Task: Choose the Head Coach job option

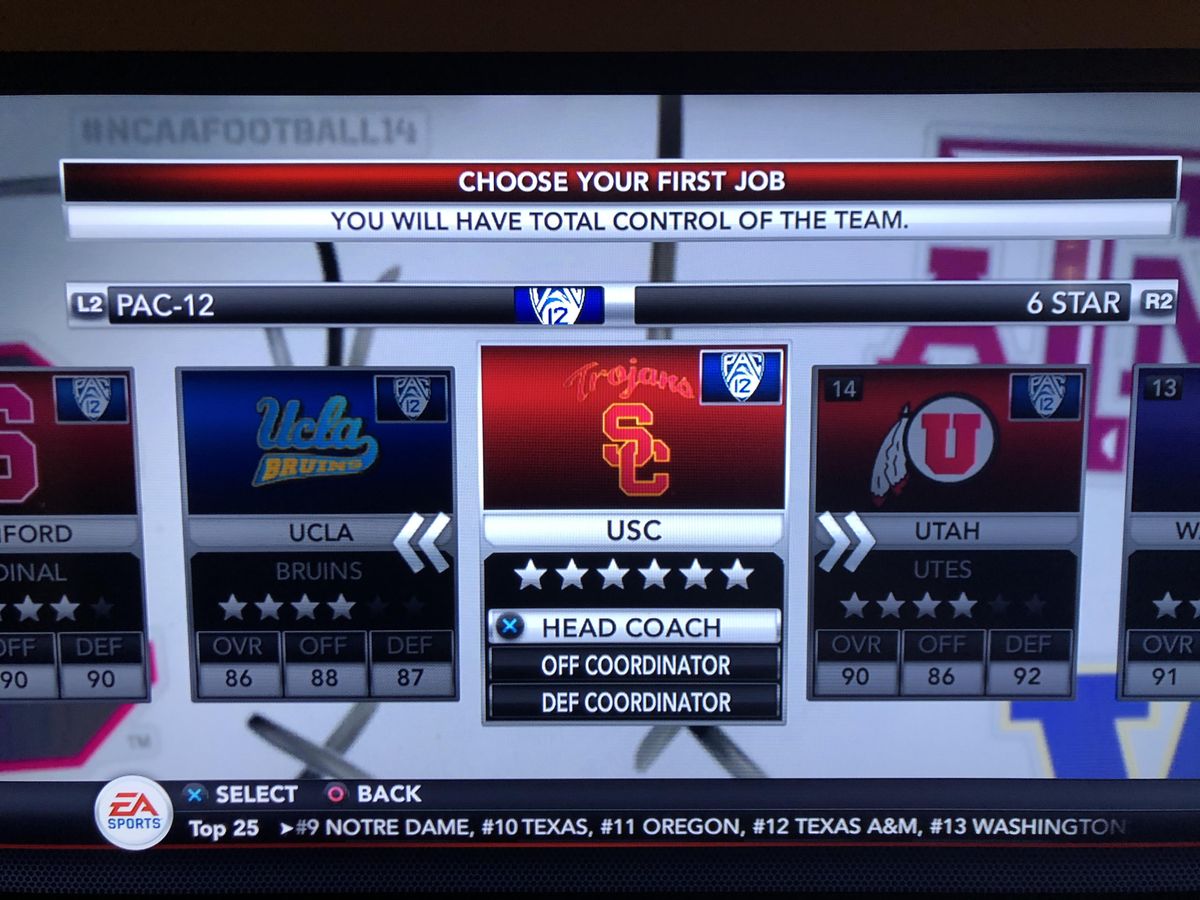Action: pos(634,627)
